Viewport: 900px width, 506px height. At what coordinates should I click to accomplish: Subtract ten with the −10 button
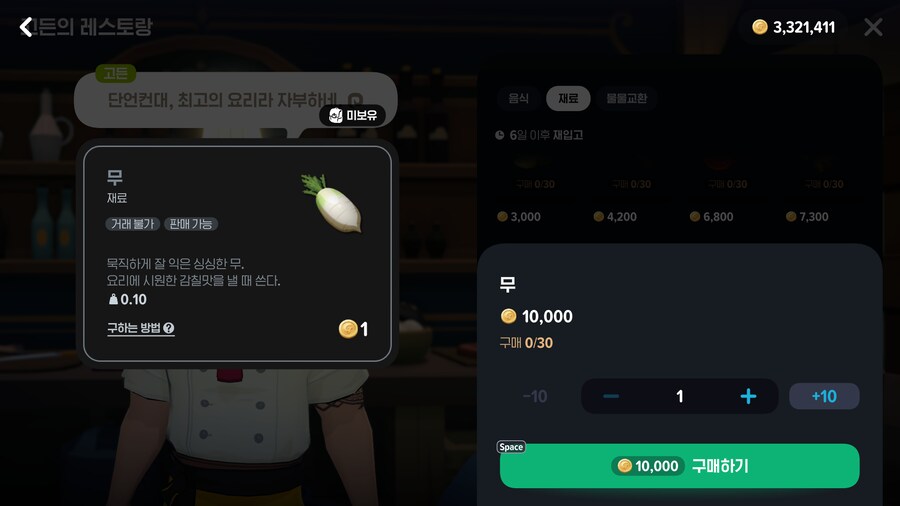[535, 397]
